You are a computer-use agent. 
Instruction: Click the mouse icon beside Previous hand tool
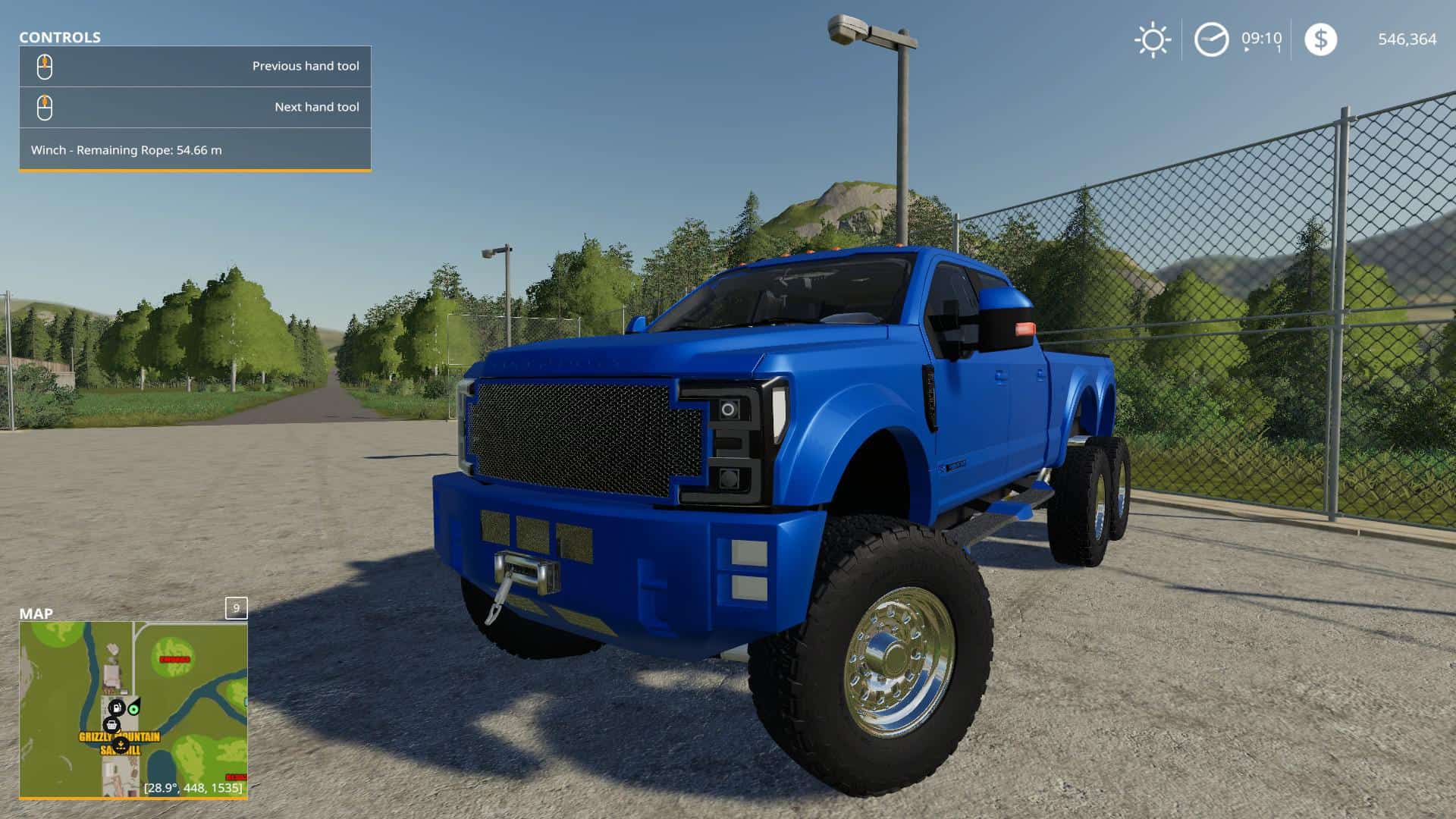46,67
